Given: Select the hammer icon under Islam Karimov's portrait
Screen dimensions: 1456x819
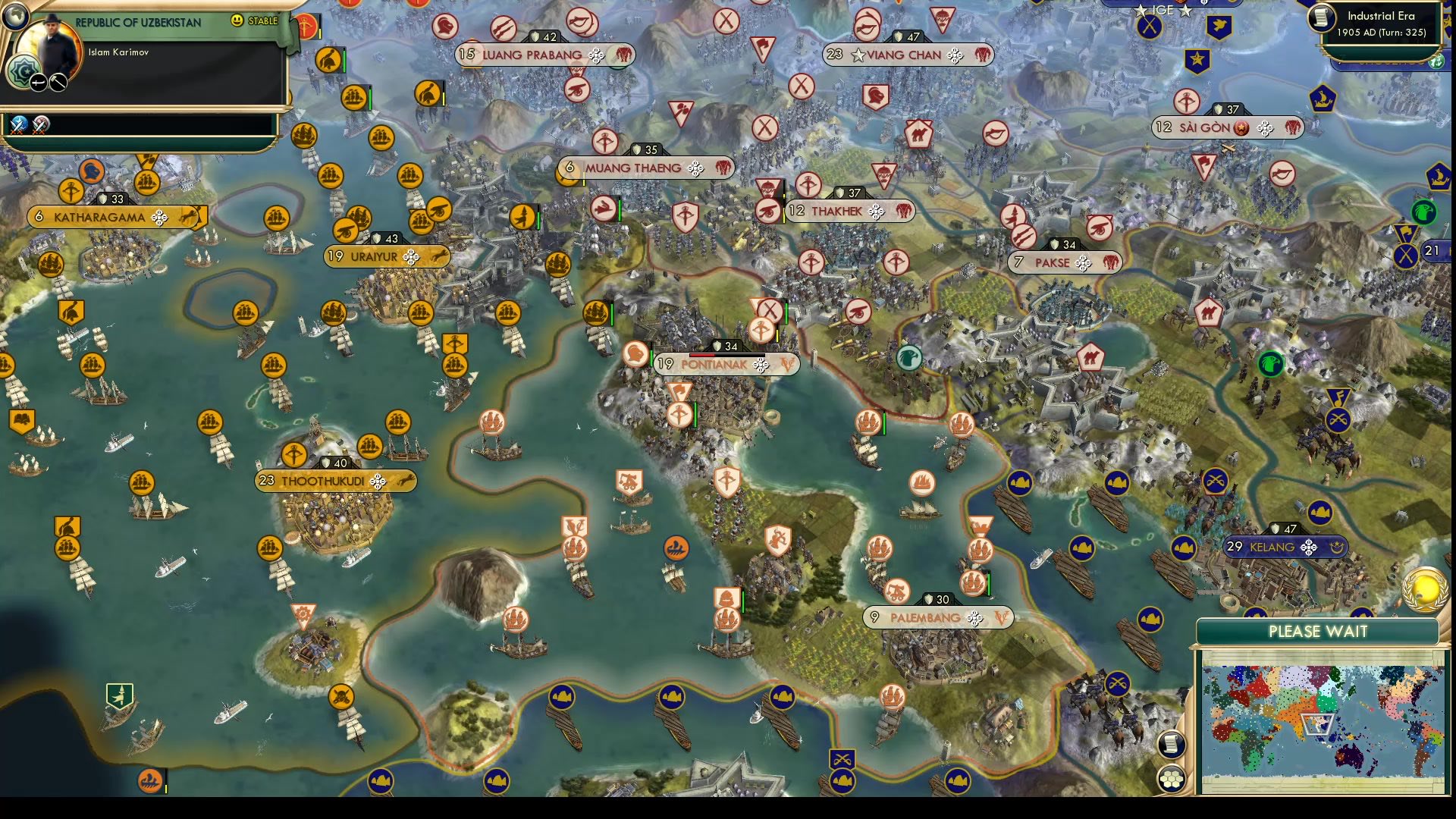Looking at the screenshot, I should [x=57, y=82].
